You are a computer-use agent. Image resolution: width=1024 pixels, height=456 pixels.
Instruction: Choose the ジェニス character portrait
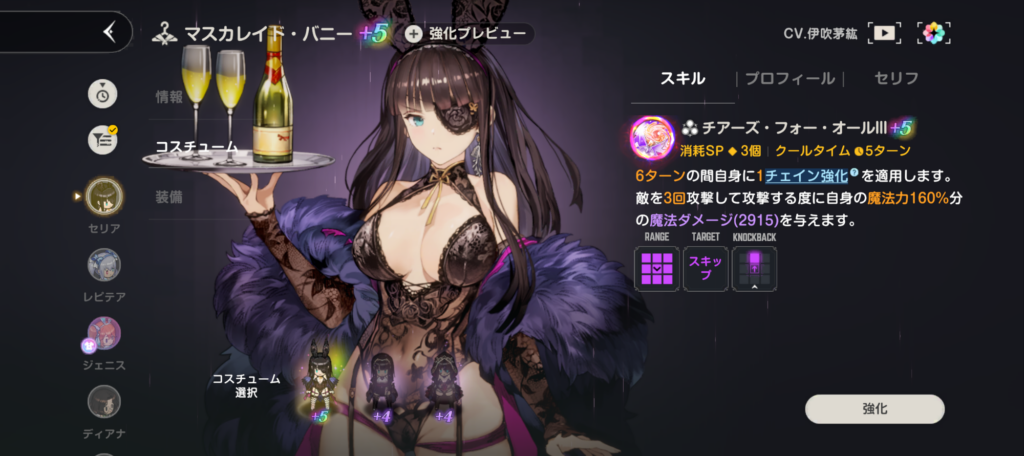pos(104,333)
